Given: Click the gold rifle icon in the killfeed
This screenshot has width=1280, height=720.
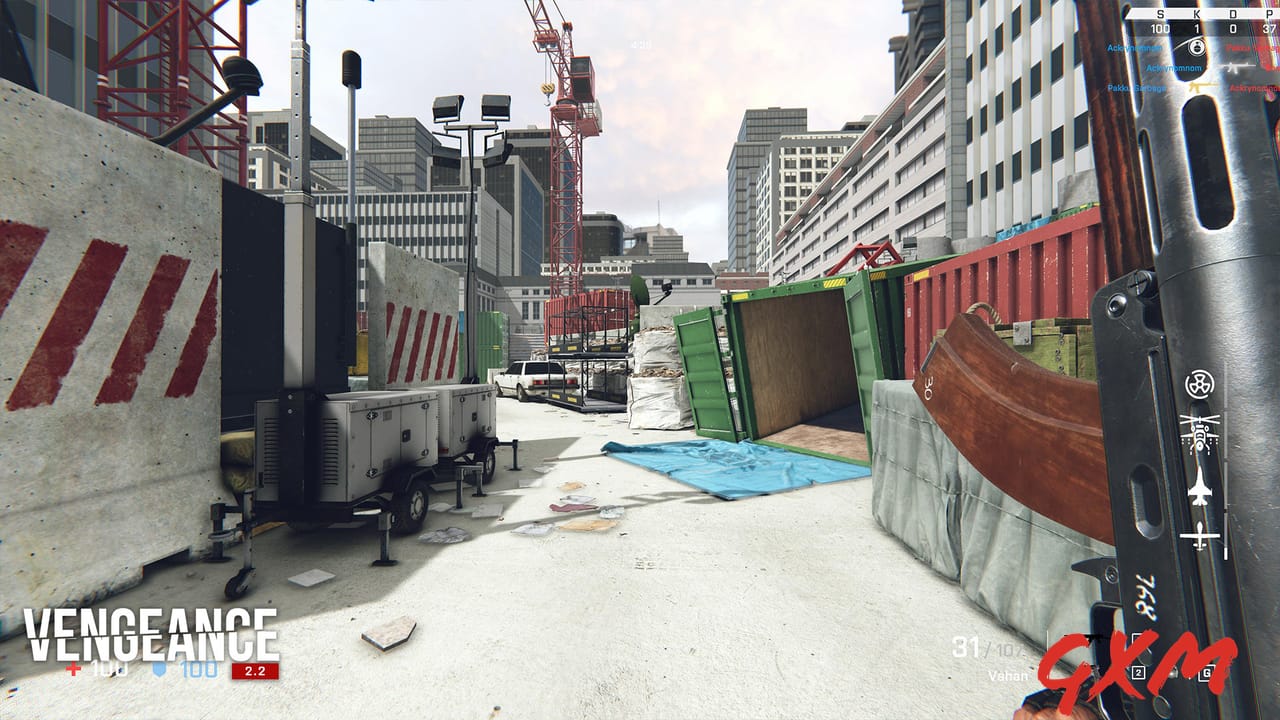Looking at the screenshot, I should (1198, 87).
